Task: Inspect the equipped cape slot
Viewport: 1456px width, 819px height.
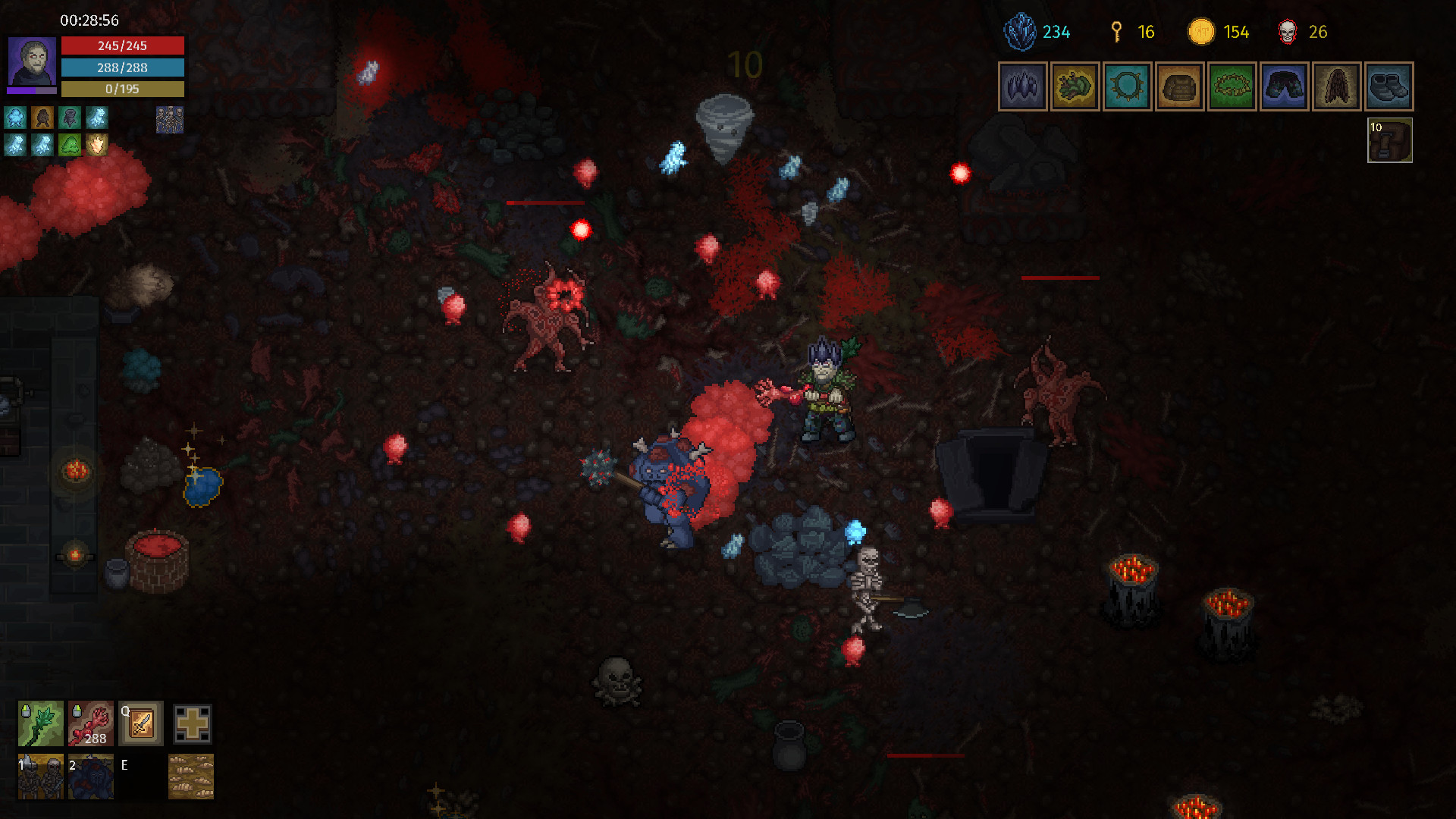Action: point(1336,86)
